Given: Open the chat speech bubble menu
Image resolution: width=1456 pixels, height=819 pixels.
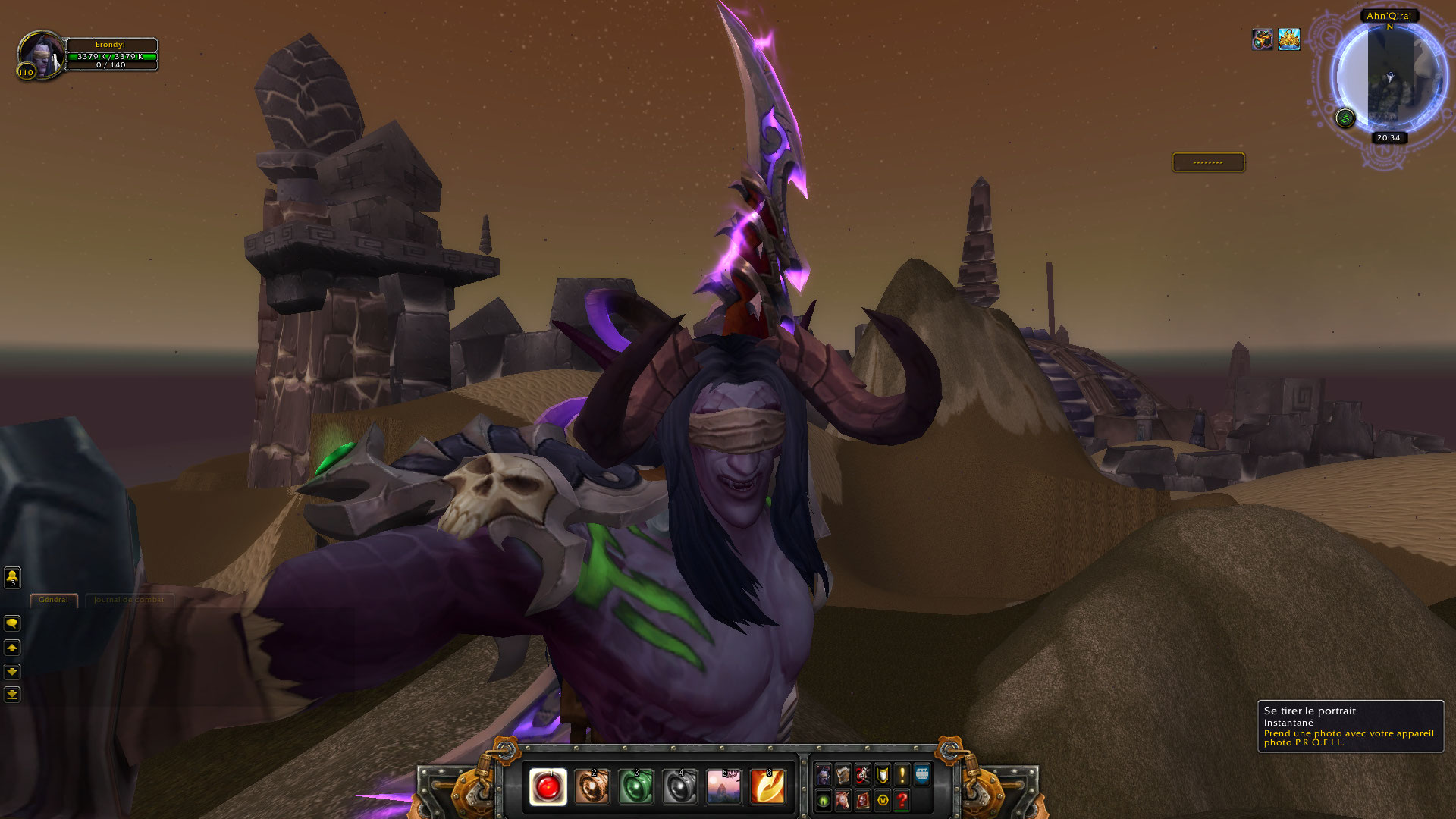Looking at the screenshot, I should point(12,623).
